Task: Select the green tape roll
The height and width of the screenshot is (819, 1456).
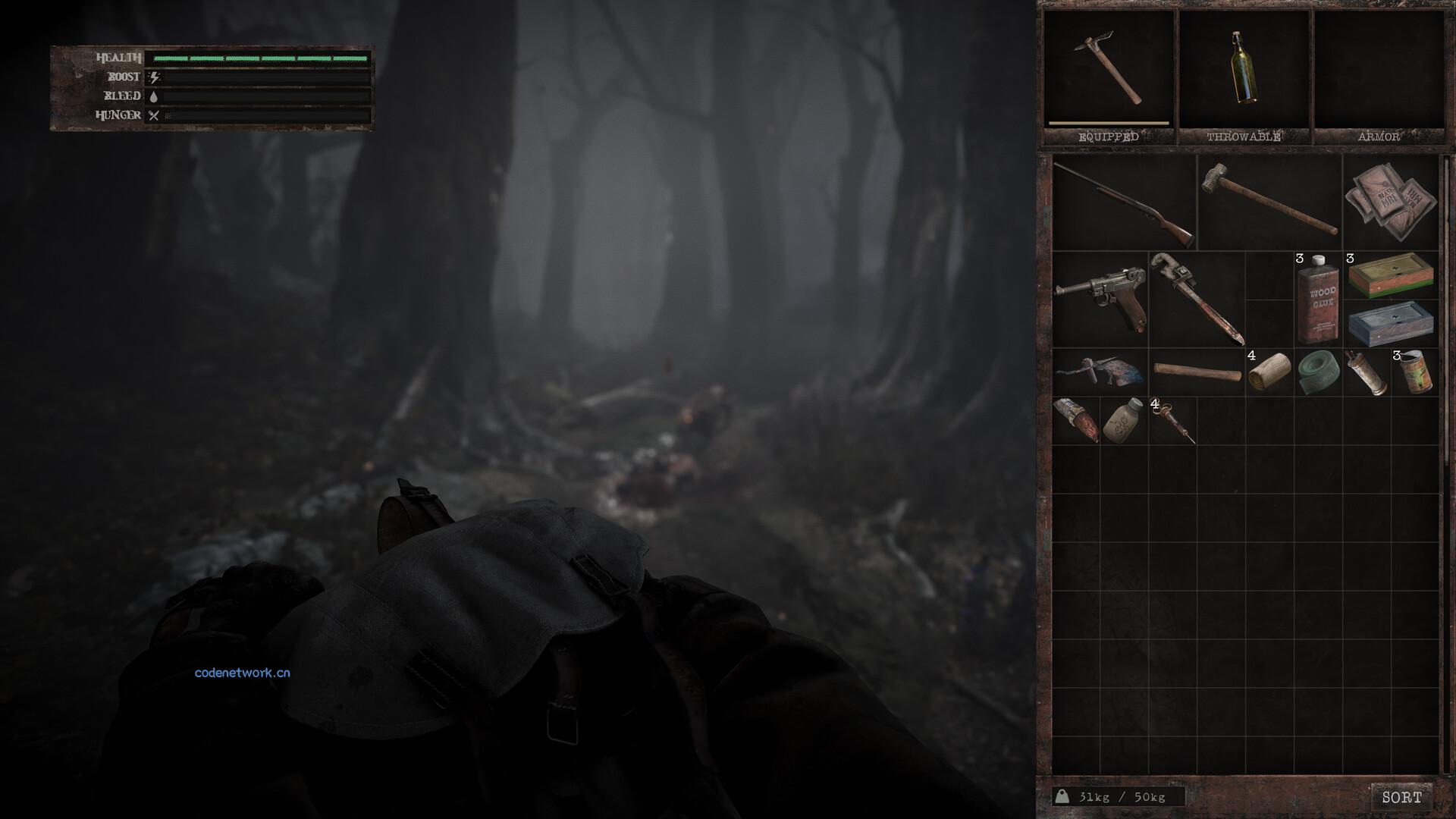Action: [1318, 372]
